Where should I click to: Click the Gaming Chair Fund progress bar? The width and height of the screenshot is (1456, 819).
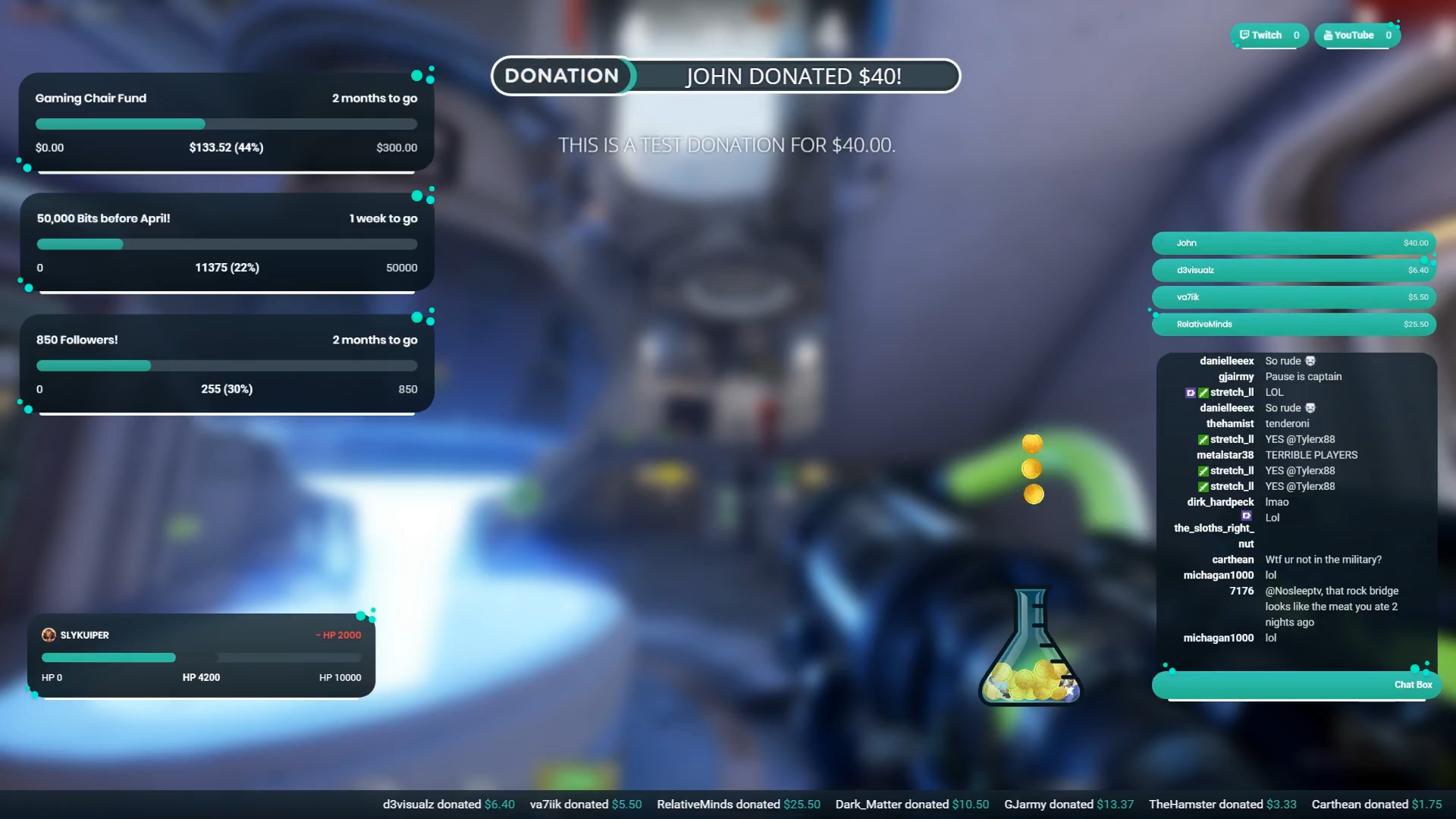click(x=226, y=124)
